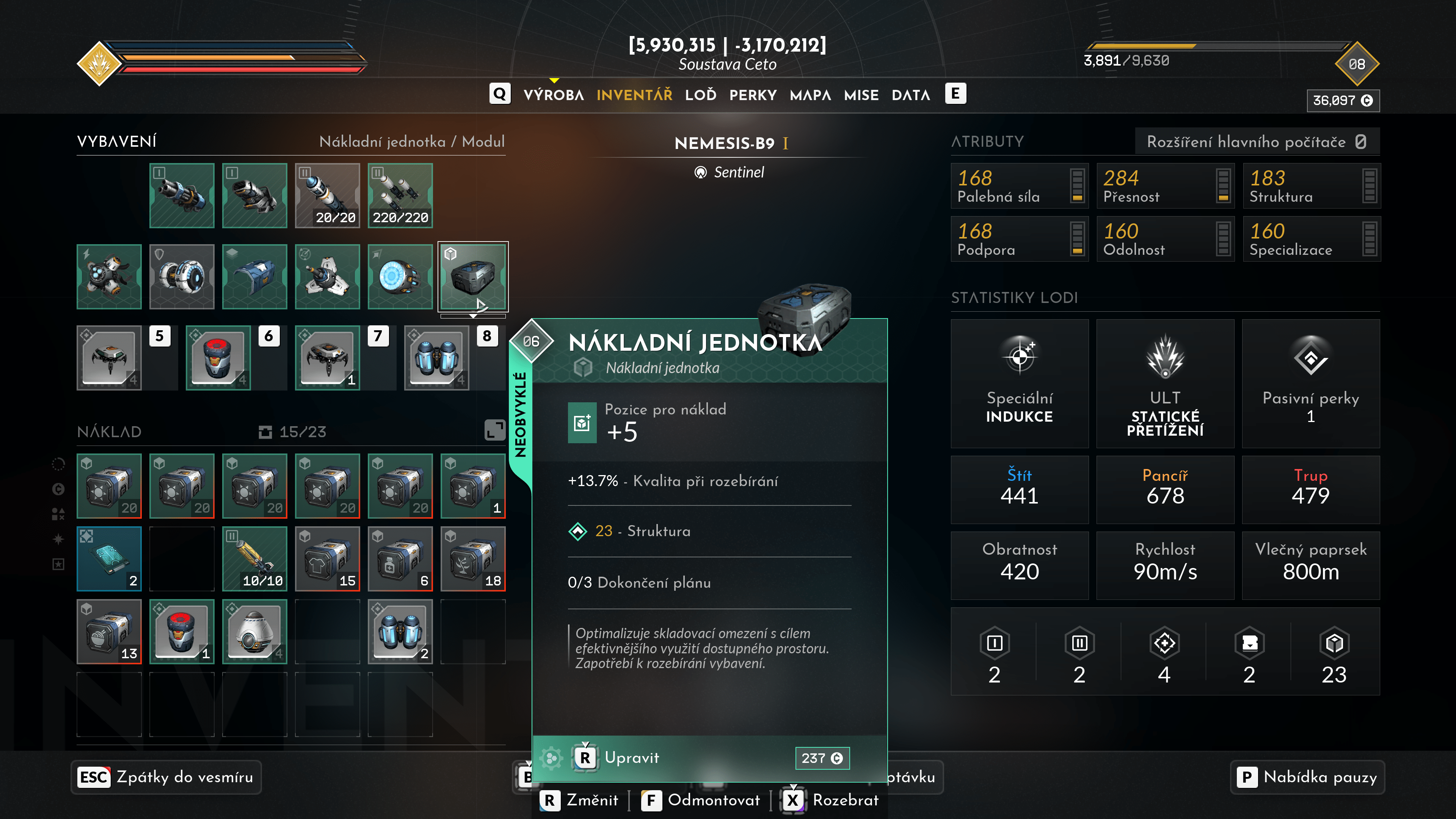Choose Upravit for the cargo unit

click(631, 758)
